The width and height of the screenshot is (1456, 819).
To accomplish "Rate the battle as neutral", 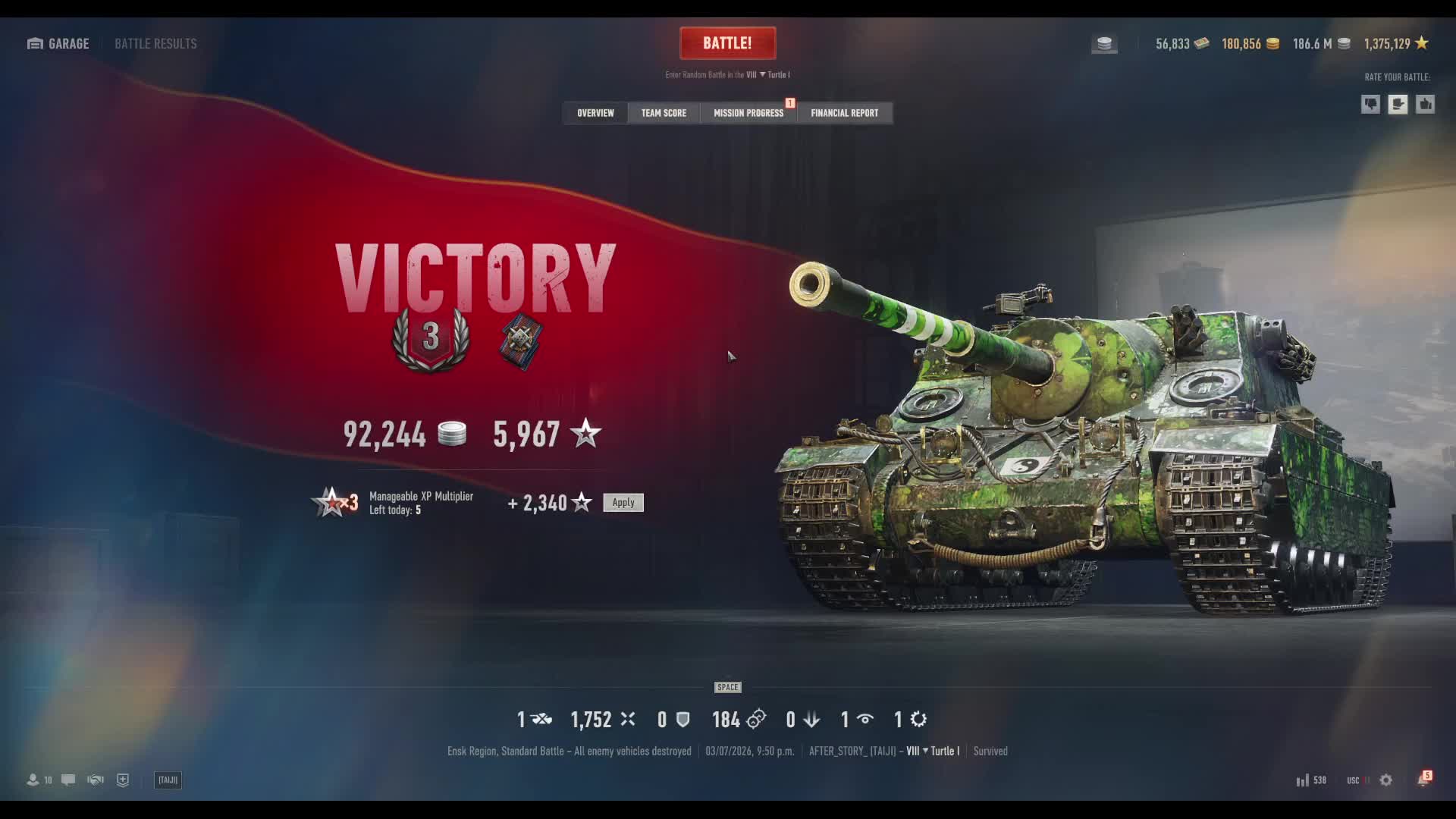I will tap(1398, 105).
